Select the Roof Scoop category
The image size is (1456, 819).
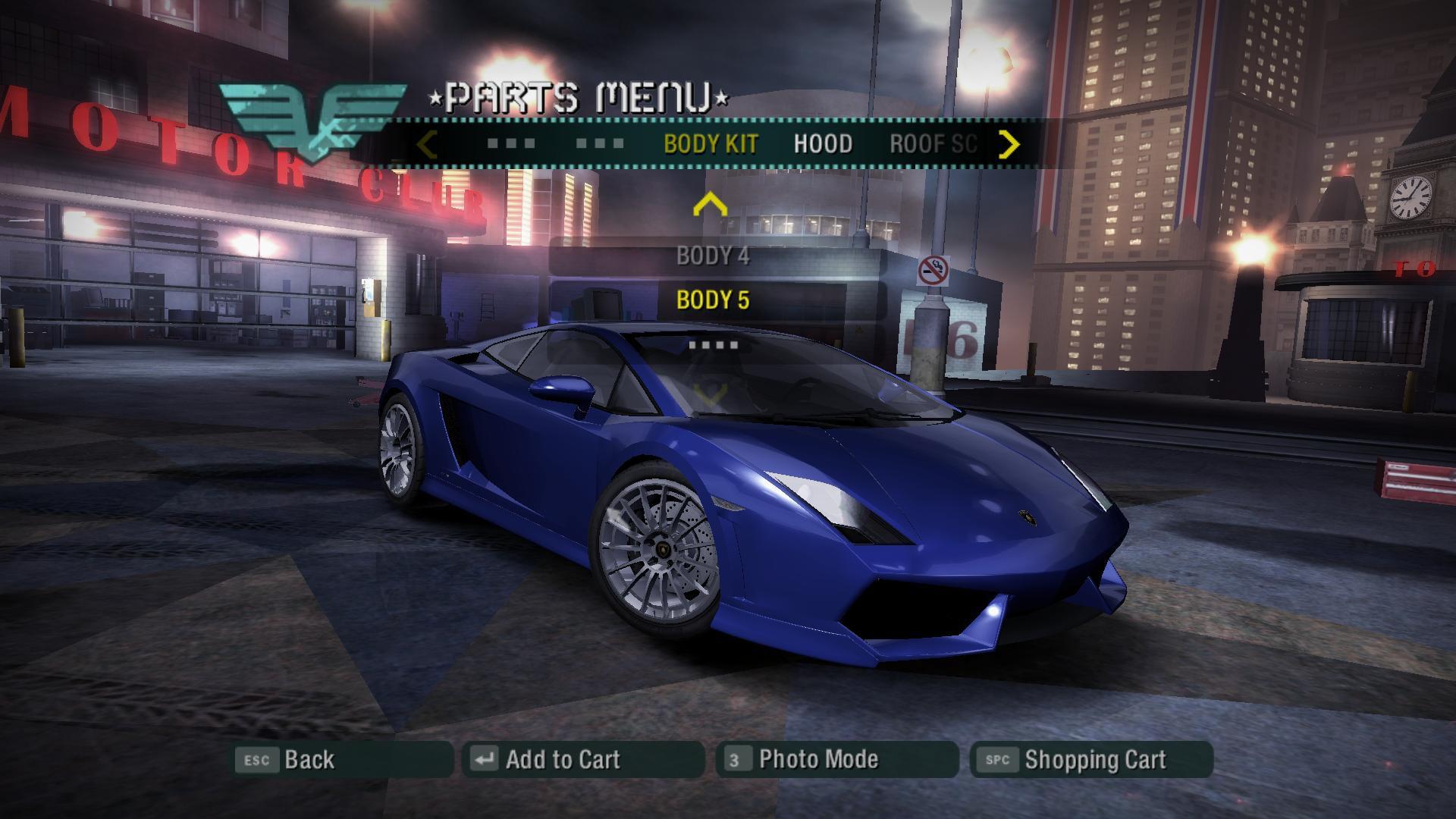pos(934,144)
